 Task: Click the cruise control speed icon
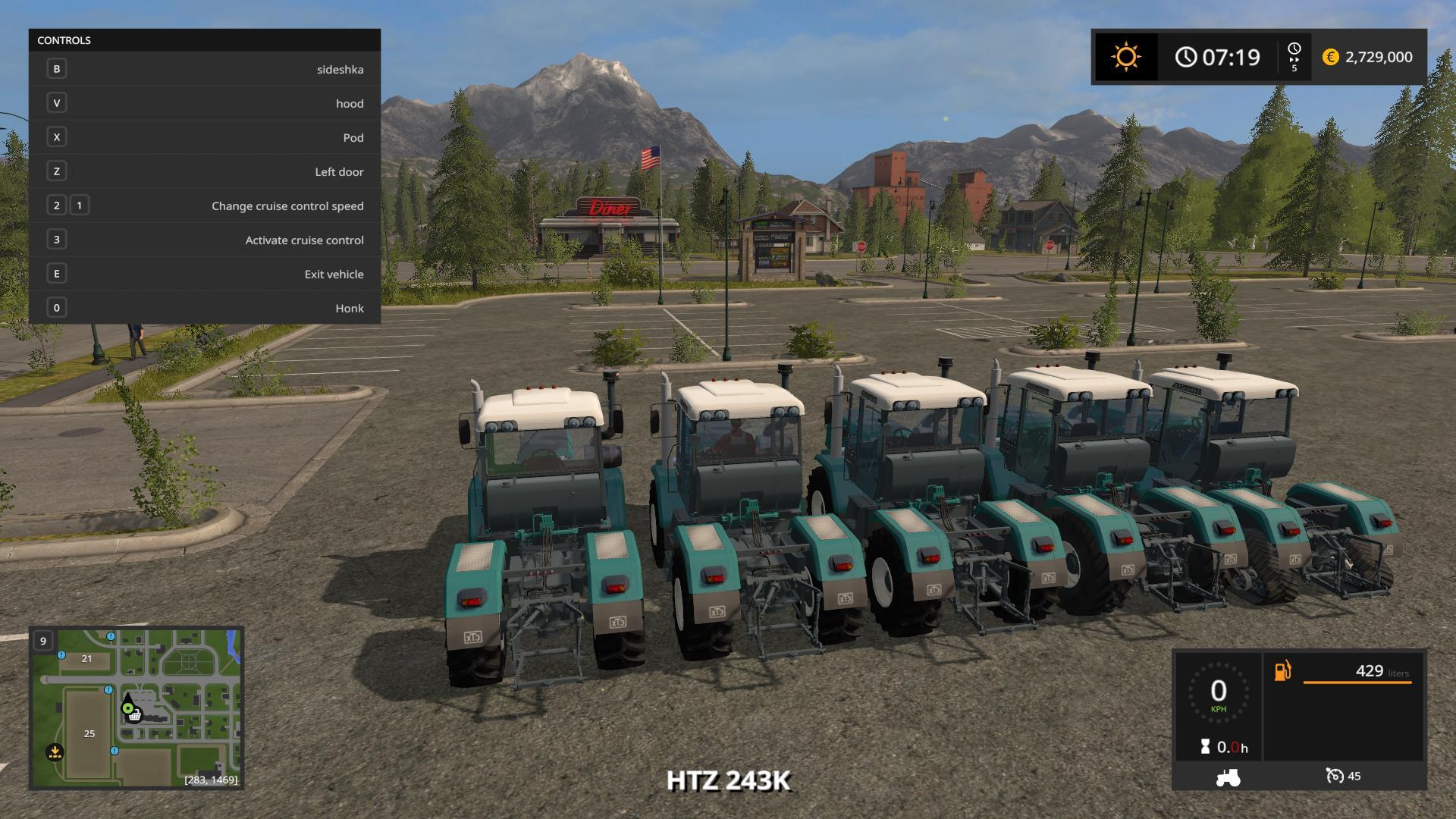(1334, 776)
